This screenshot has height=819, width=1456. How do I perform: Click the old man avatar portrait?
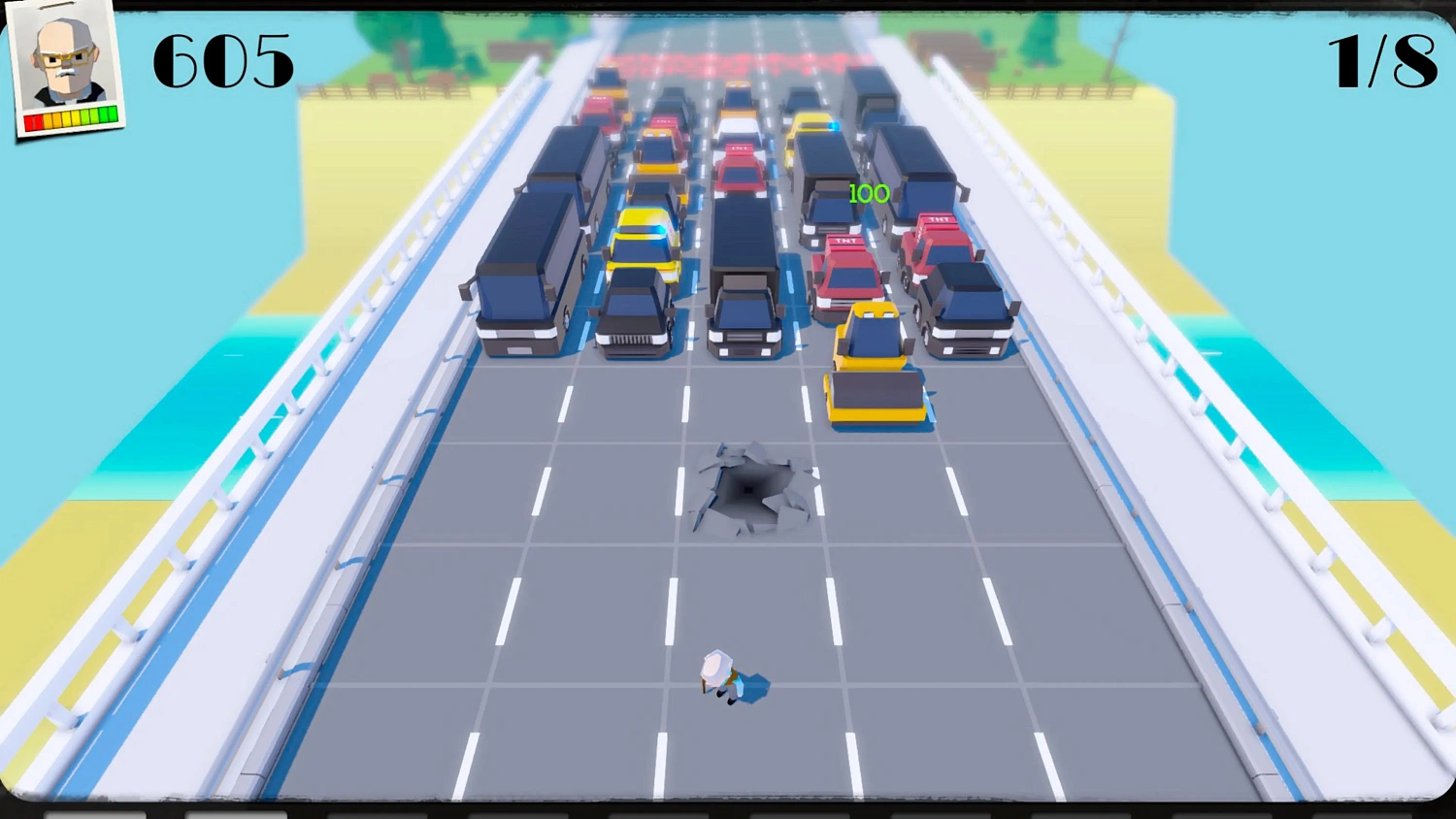66,58
